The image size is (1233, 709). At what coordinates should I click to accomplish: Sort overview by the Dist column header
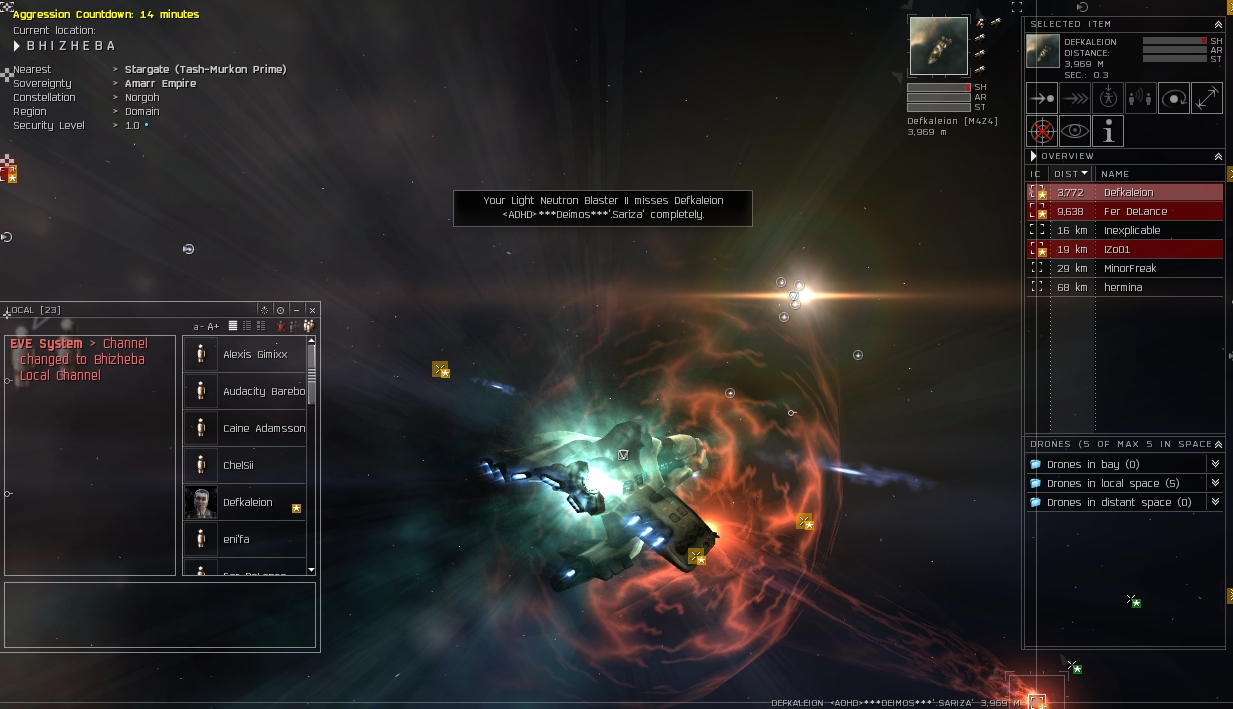pyautogui.click(x=1071, y=173)
